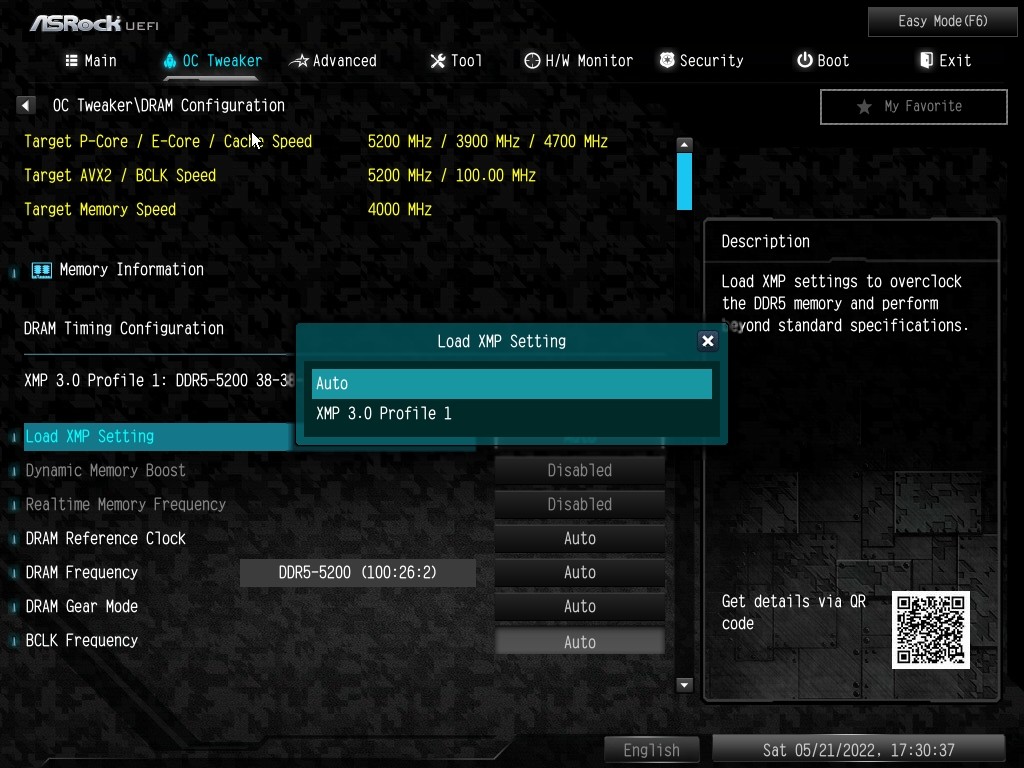
Task: Select Auto in the Load XMP Setting popup
Action: (511, 384)
